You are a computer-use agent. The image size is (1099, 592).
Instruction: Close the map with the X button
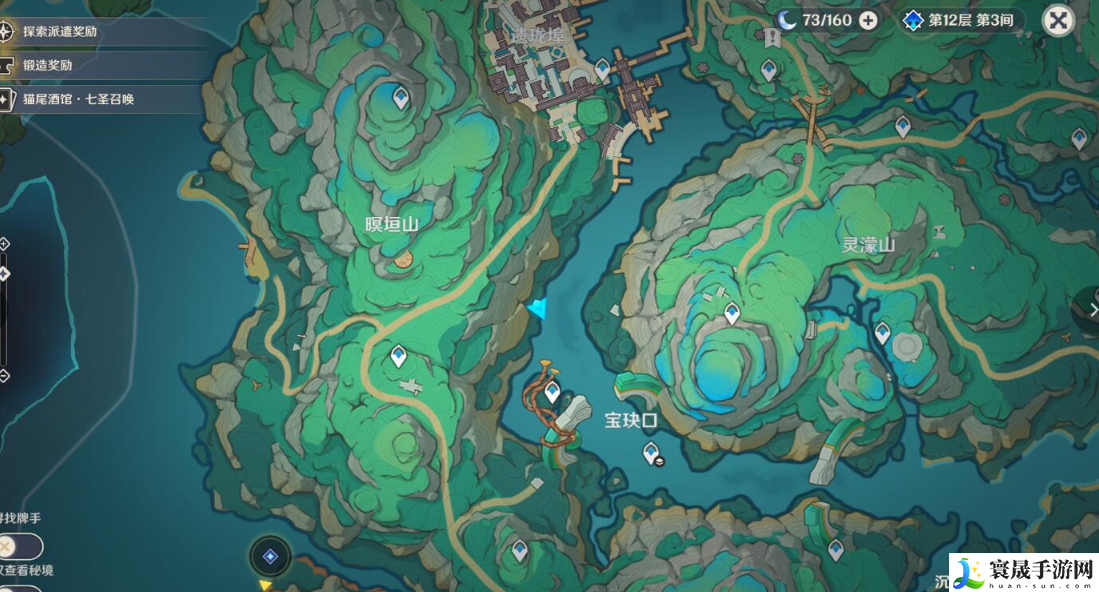1058,20
